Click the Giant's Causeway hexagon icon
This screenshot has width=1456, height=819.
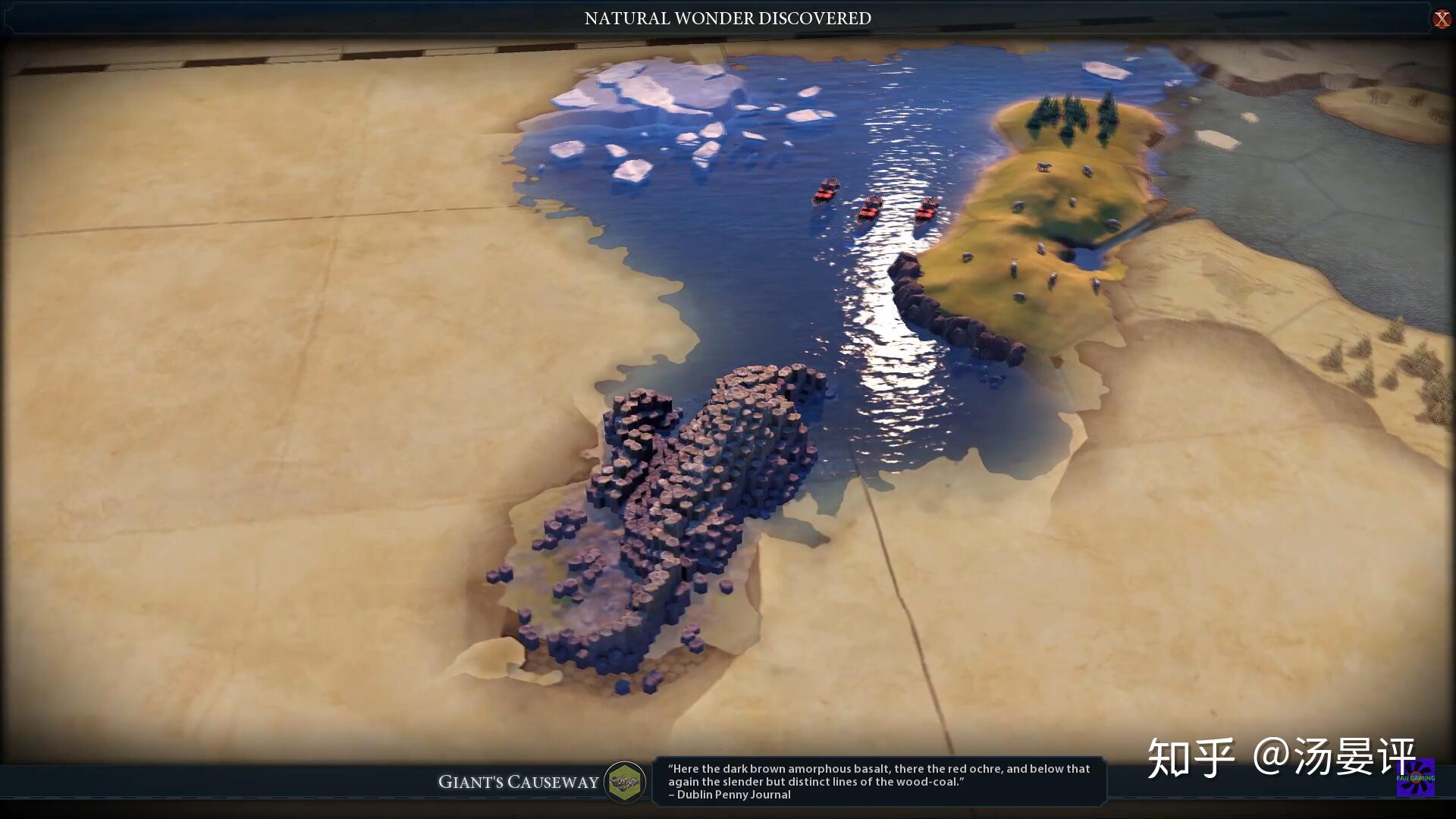(x=625, y=782)
